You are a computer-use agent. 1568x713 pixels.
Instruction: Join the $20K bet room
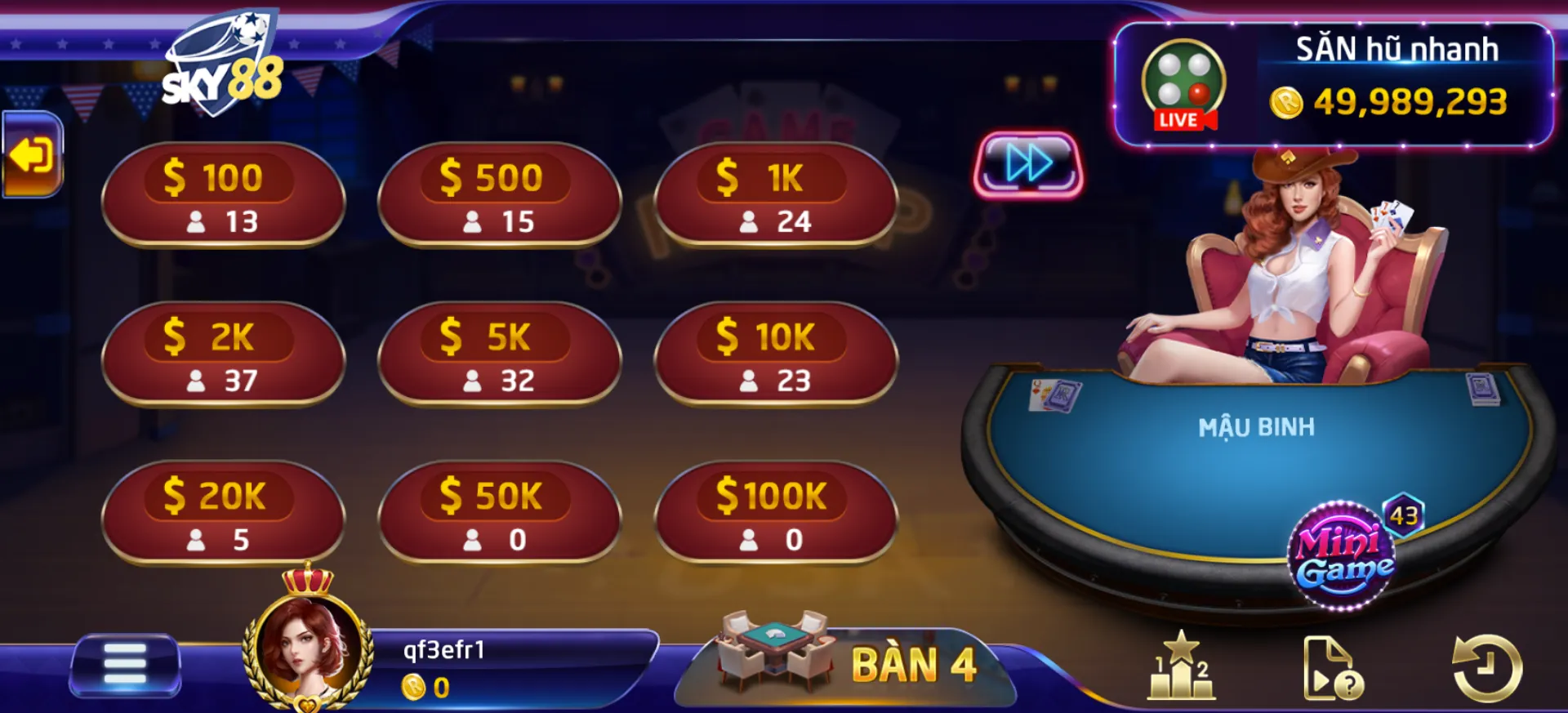point(223,514)
